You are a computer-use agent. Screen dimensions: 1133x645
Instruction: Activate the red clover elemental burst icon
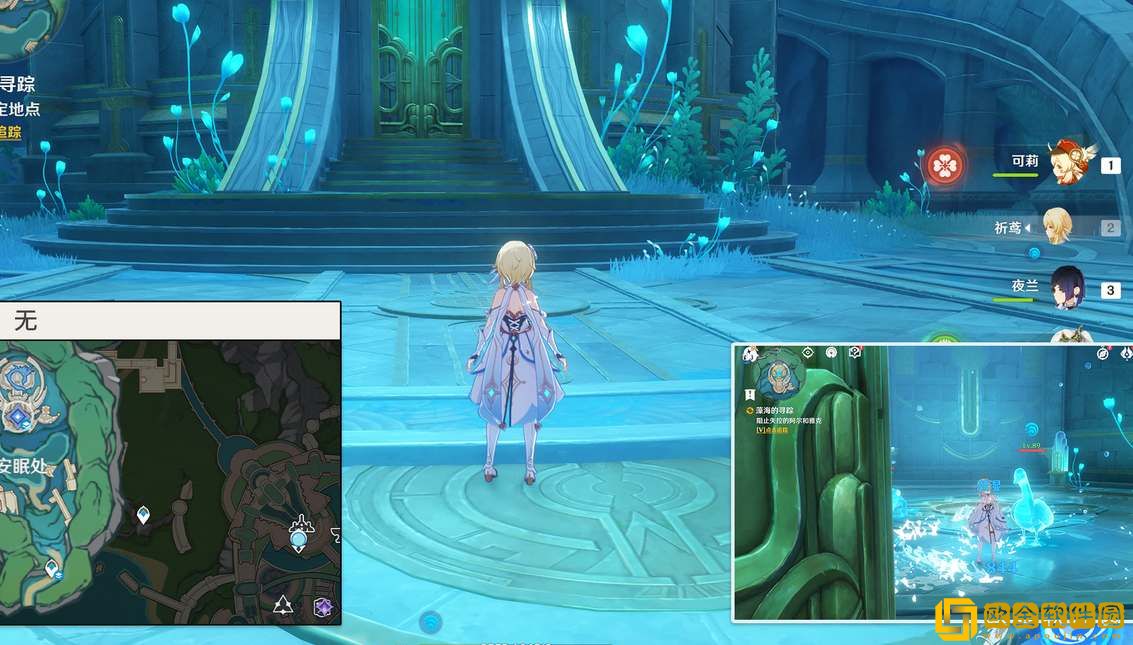(944, 165)
